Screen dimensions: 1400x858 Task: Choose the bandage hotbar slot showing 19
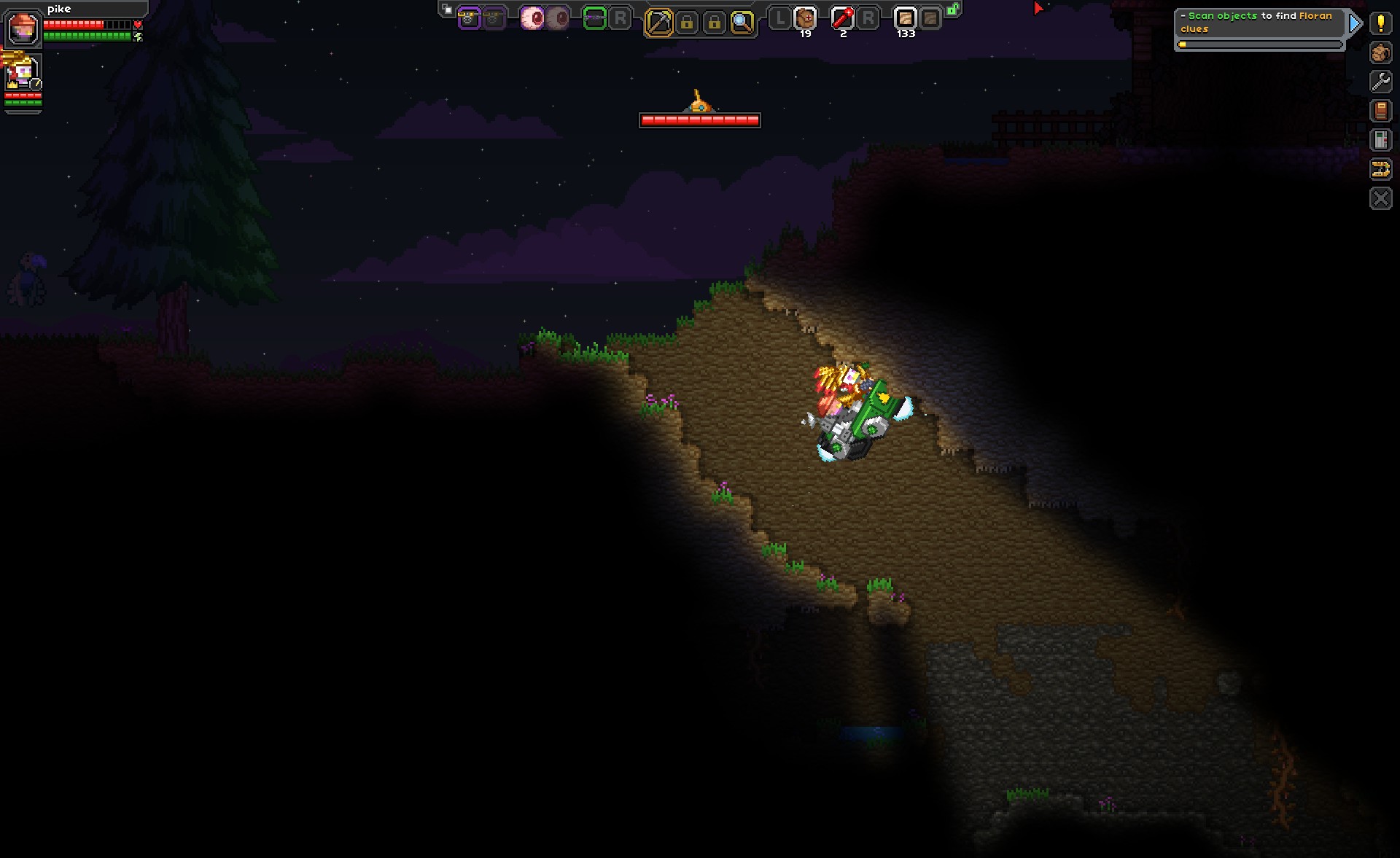coord(805,18)
